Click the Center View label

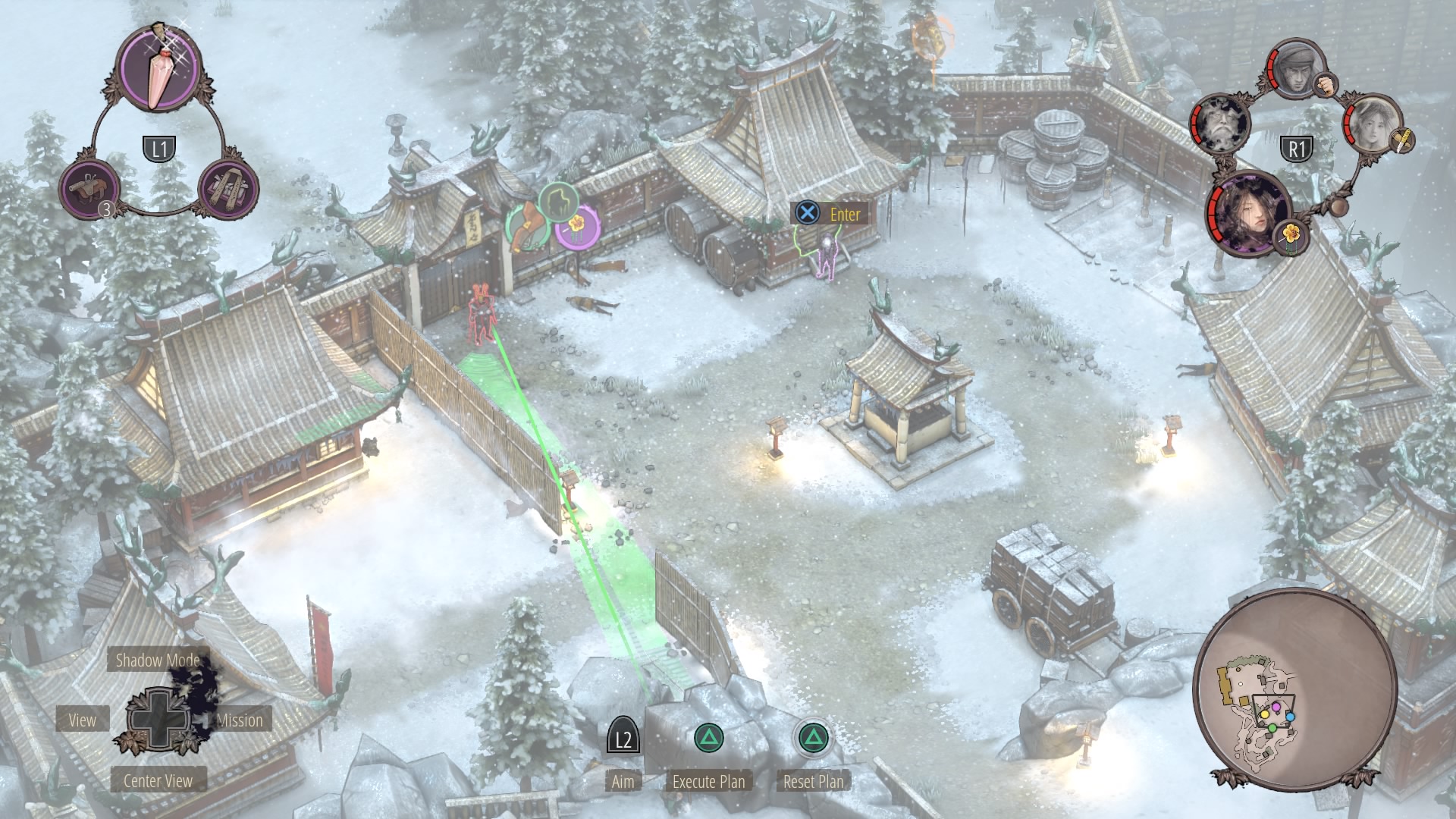point(158,780)
